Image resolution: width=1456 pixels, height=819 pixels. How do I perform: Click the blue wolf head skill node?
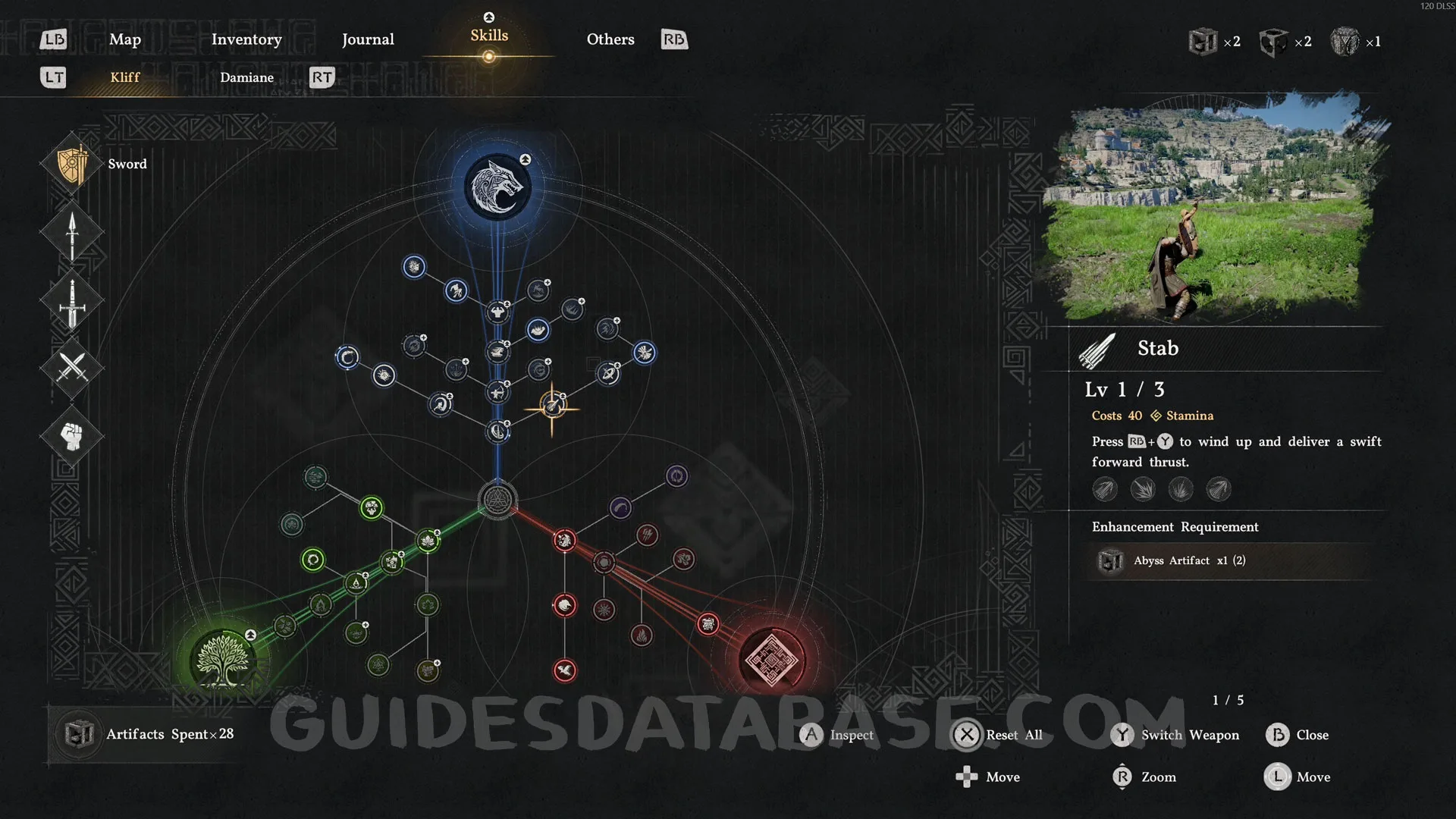pos(497,187)
